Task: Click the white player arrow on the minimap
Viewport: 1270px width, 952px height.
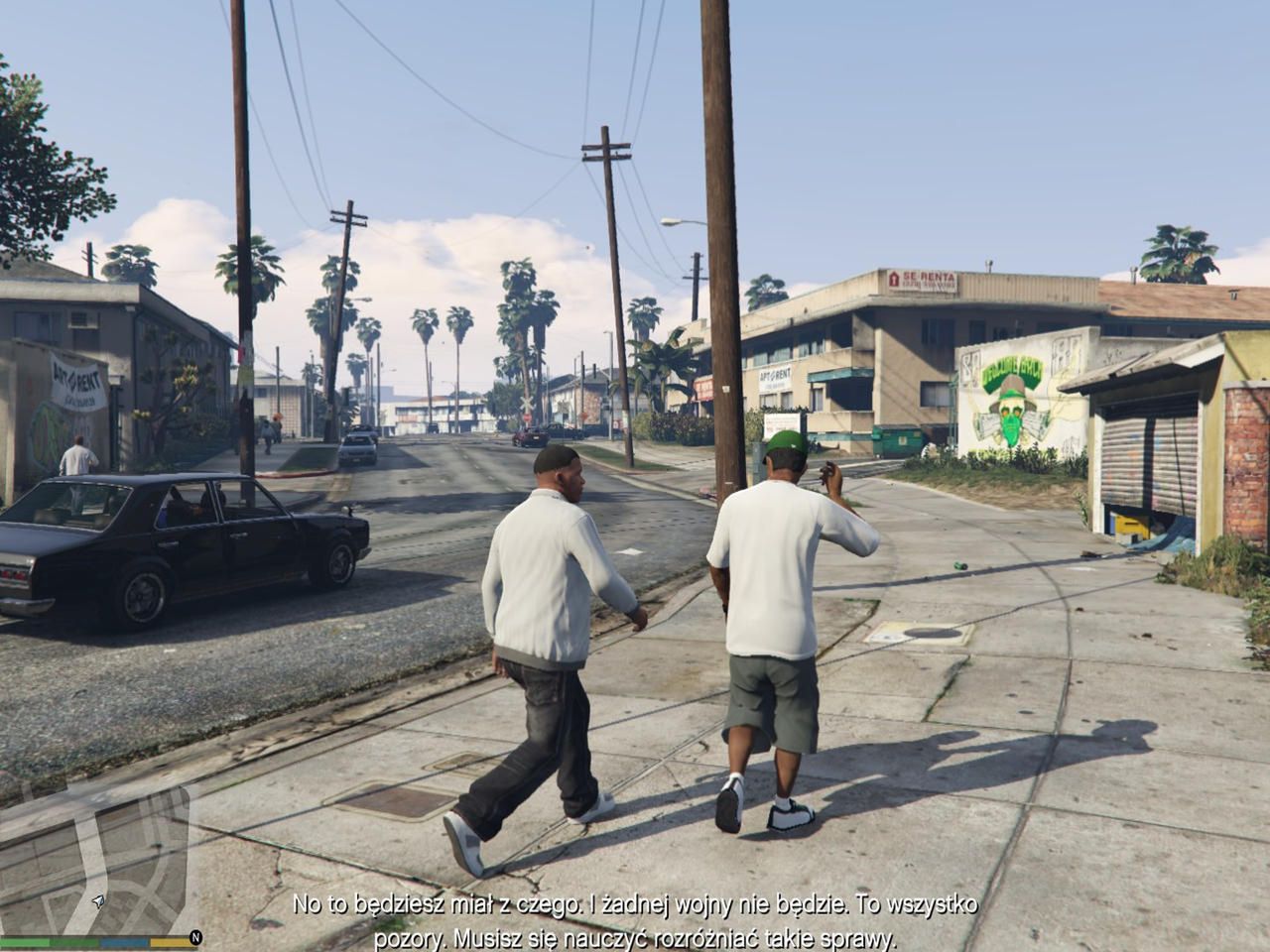Action: (x=96, y=900)
